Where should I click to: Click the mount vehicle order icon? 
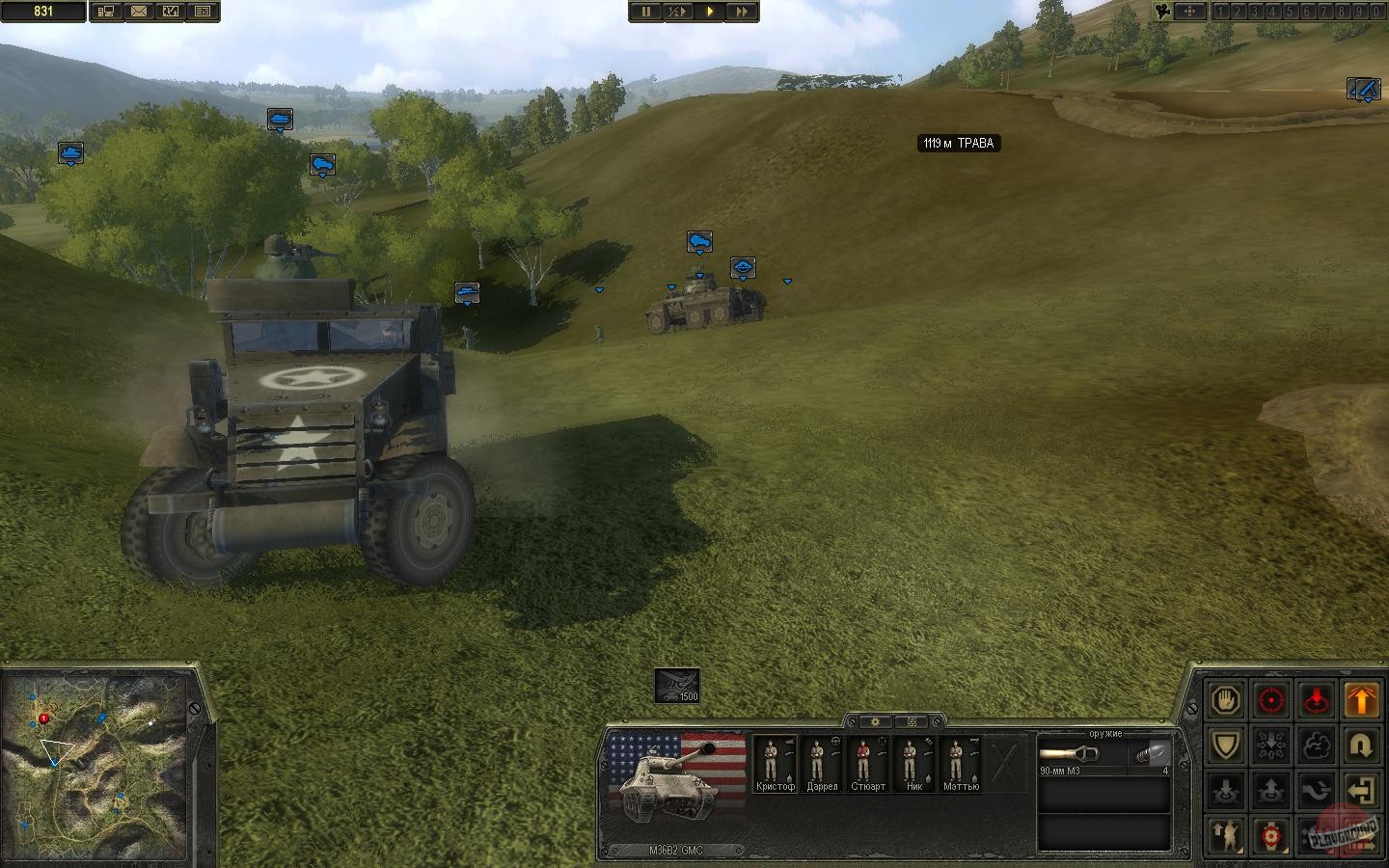point(1226,790)
